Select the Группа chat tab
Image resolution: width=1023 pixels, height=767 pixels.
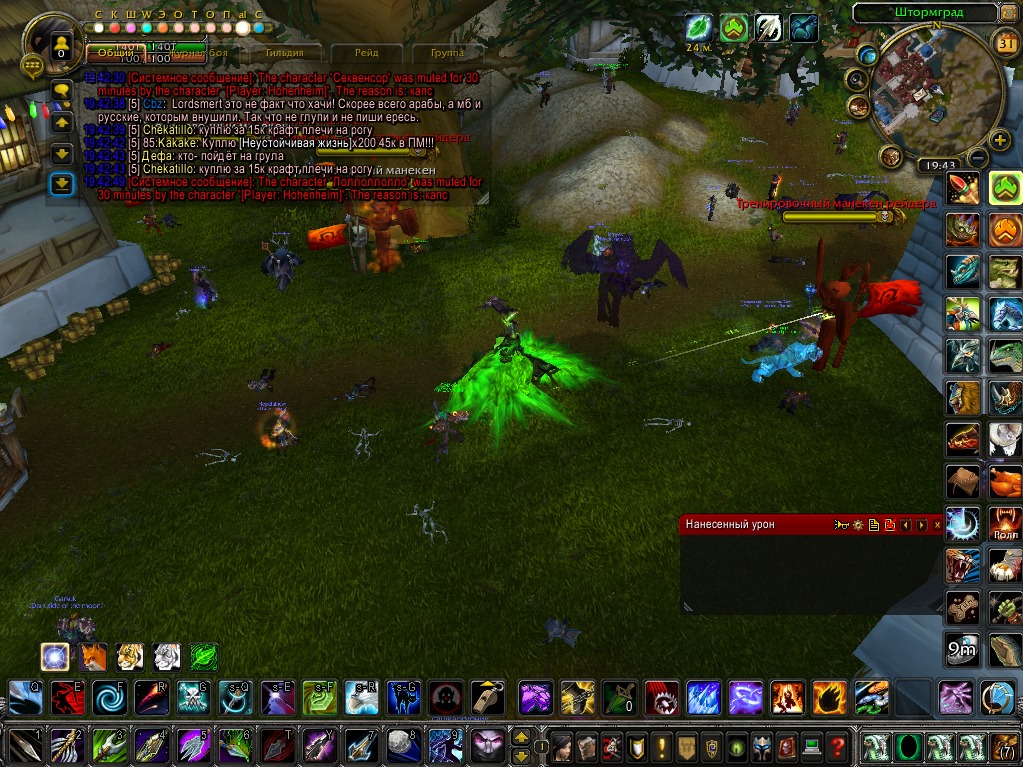point(446,52)
